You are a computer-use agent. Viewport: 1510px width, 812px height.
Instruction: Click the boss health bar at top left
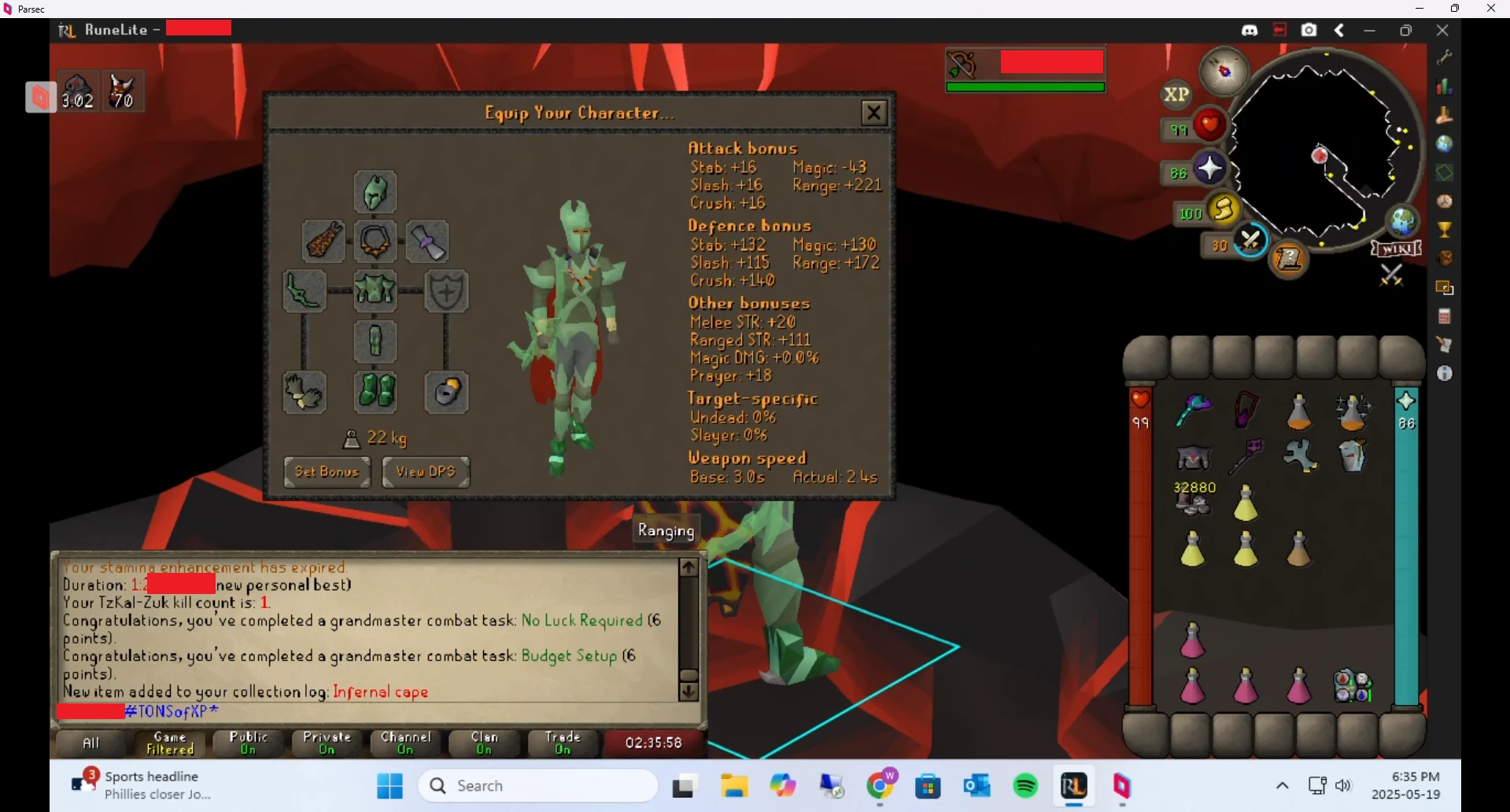coord(1025,69)
